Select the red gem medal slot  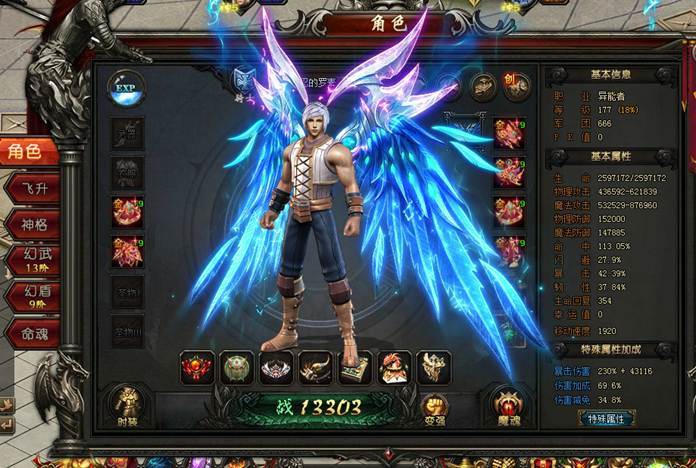pos(197,367)
